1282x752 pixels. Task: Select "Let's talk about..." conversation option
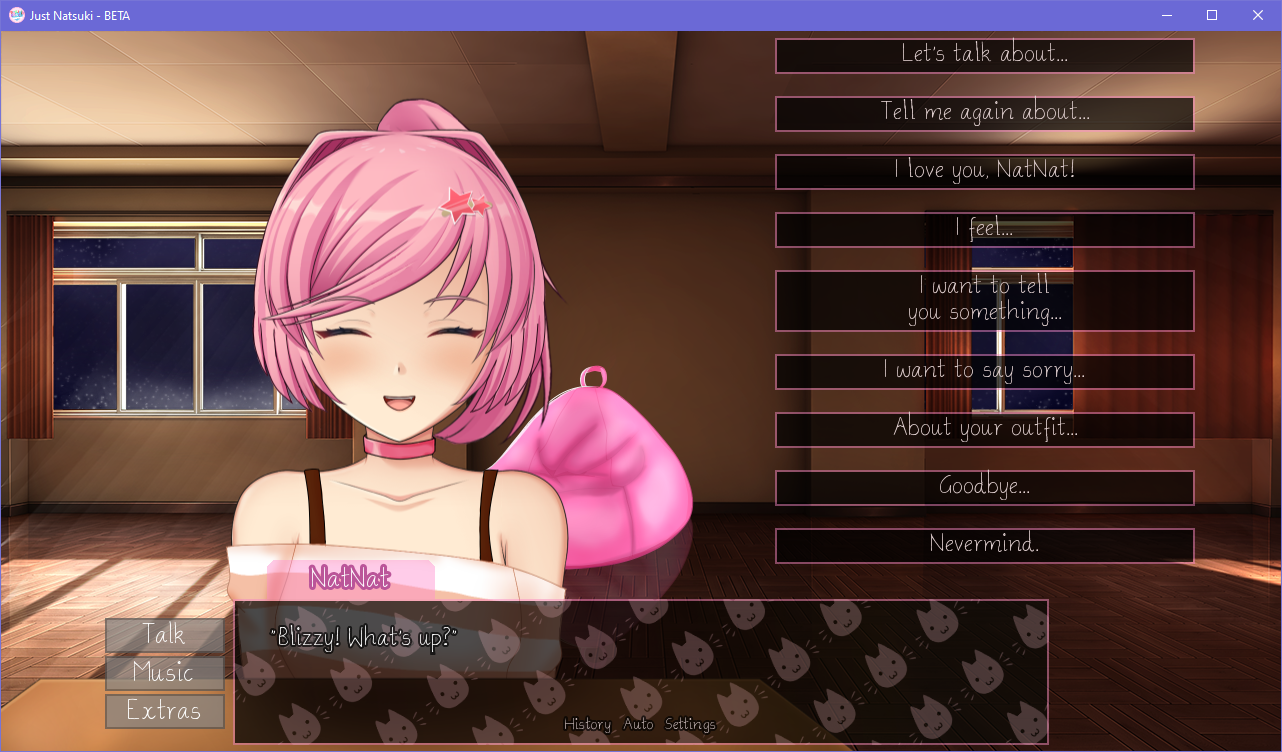click(x=984, y=56)
